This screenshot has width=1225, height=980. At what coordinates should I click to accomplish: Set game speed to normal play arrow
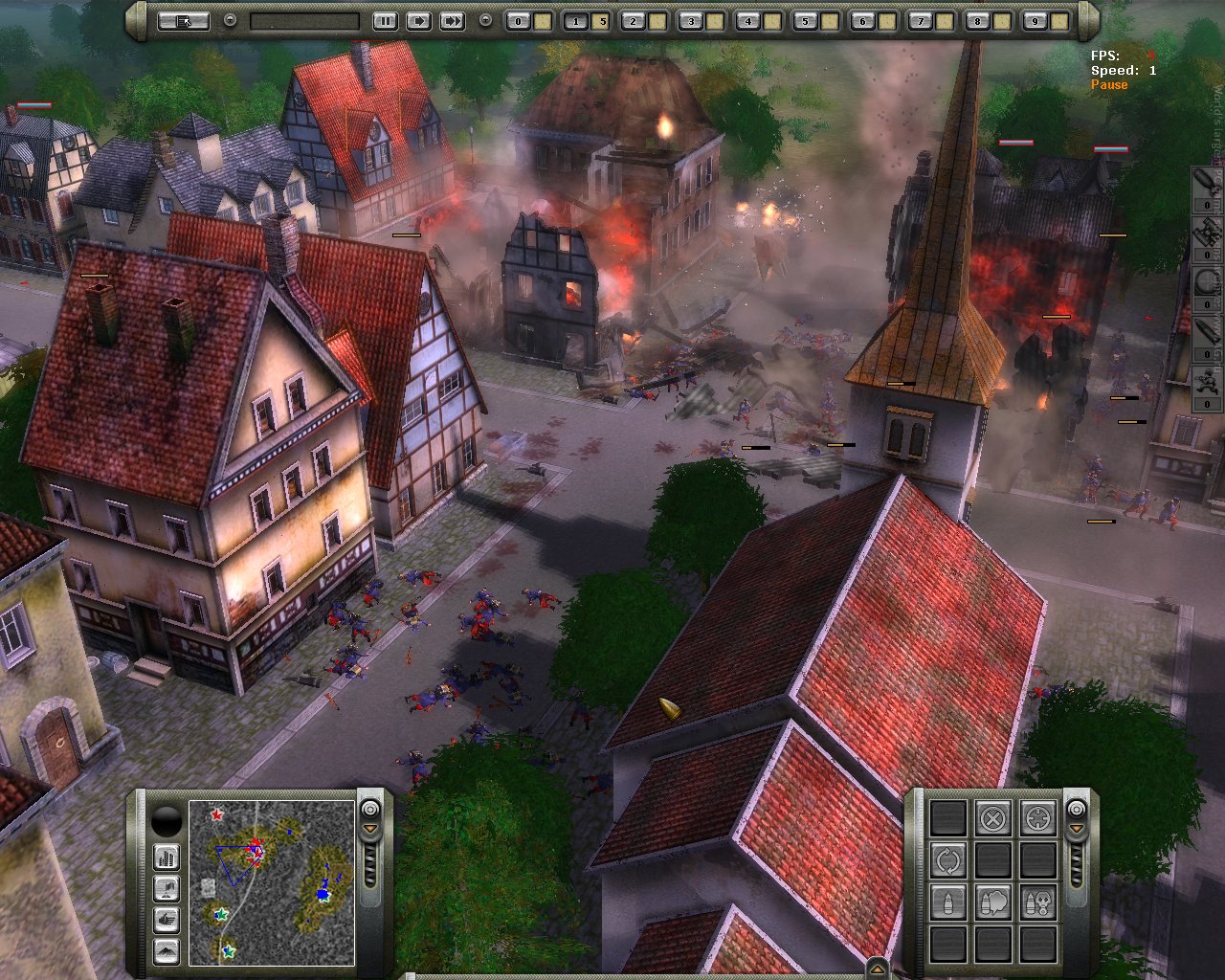pyautogui.click(x=418, y=20)
